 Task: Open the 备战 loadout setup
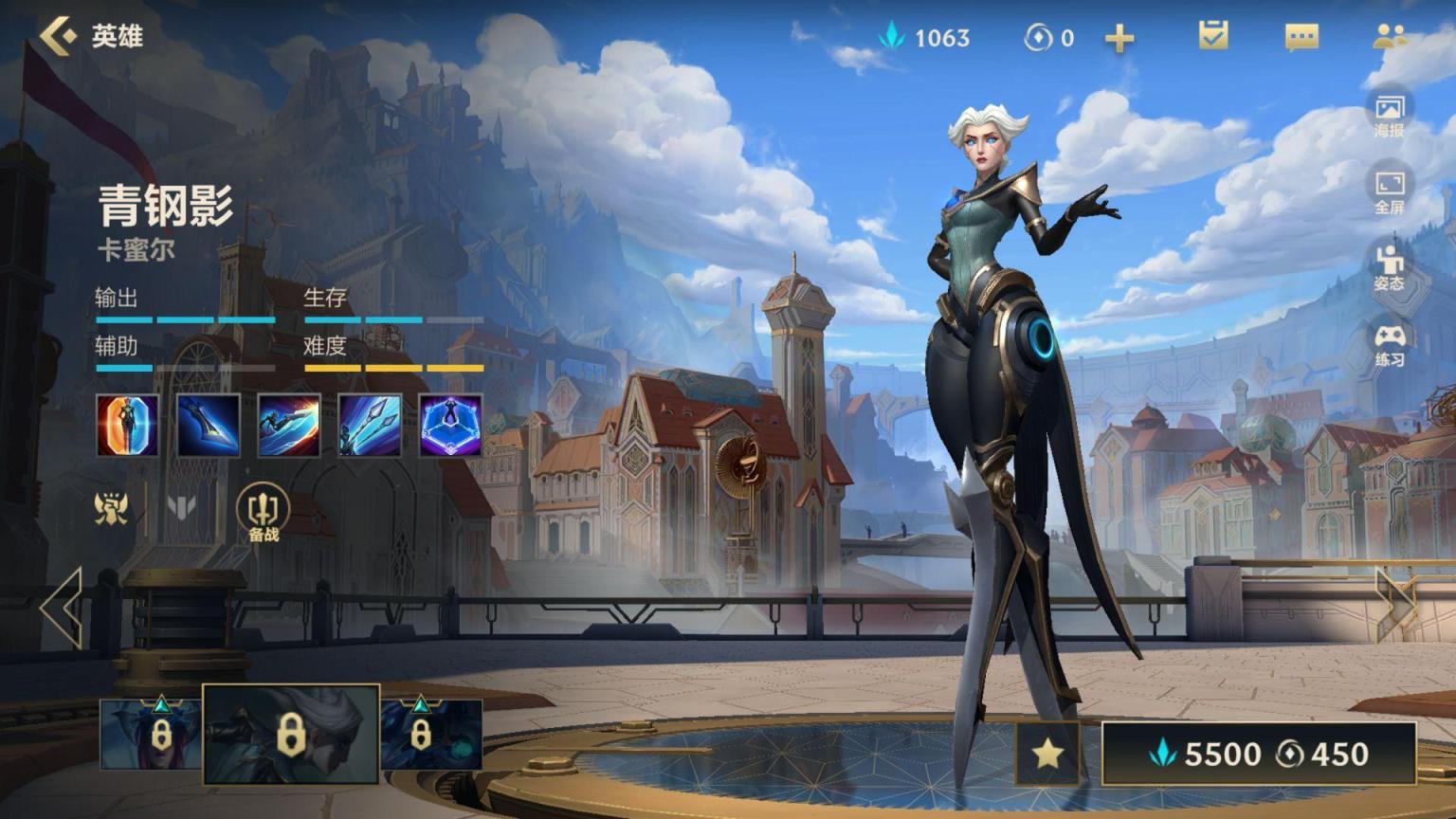[x=264, y=513]
